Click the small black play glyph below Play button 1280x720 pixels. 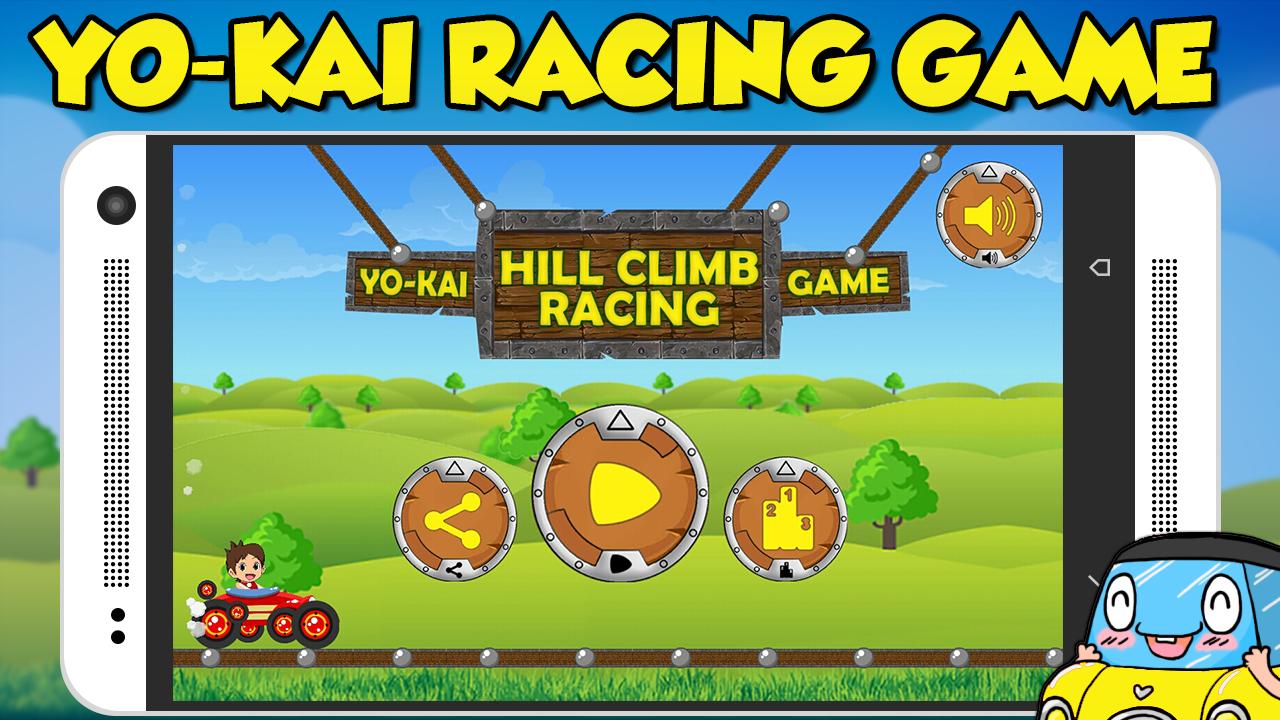pyautogui.click(x=621, y=565)
